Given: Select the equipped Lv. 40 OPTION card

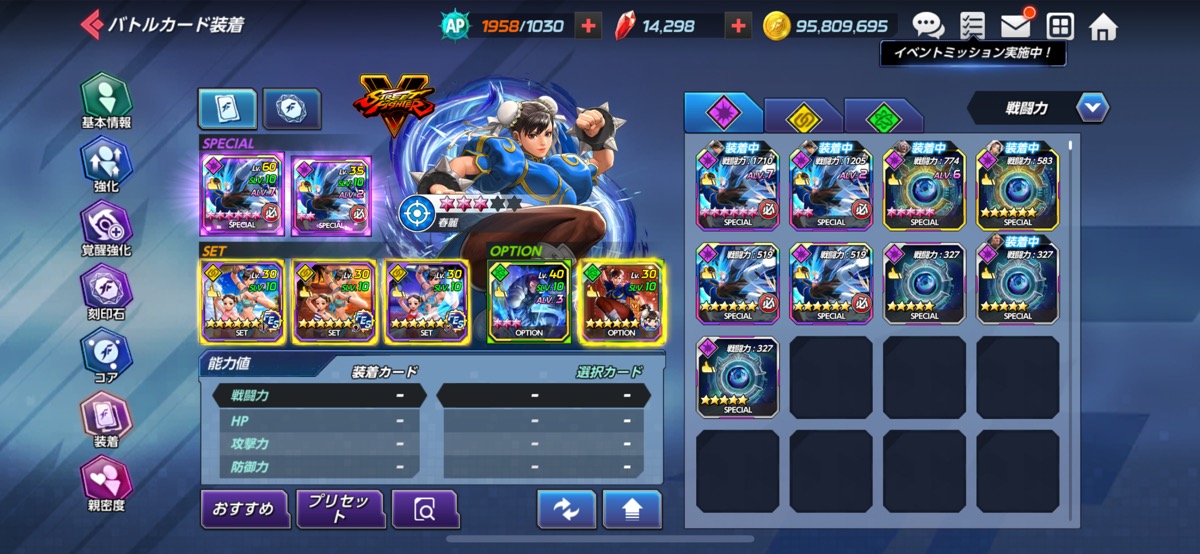Looking at the screenshot, I should pos(529,300).
